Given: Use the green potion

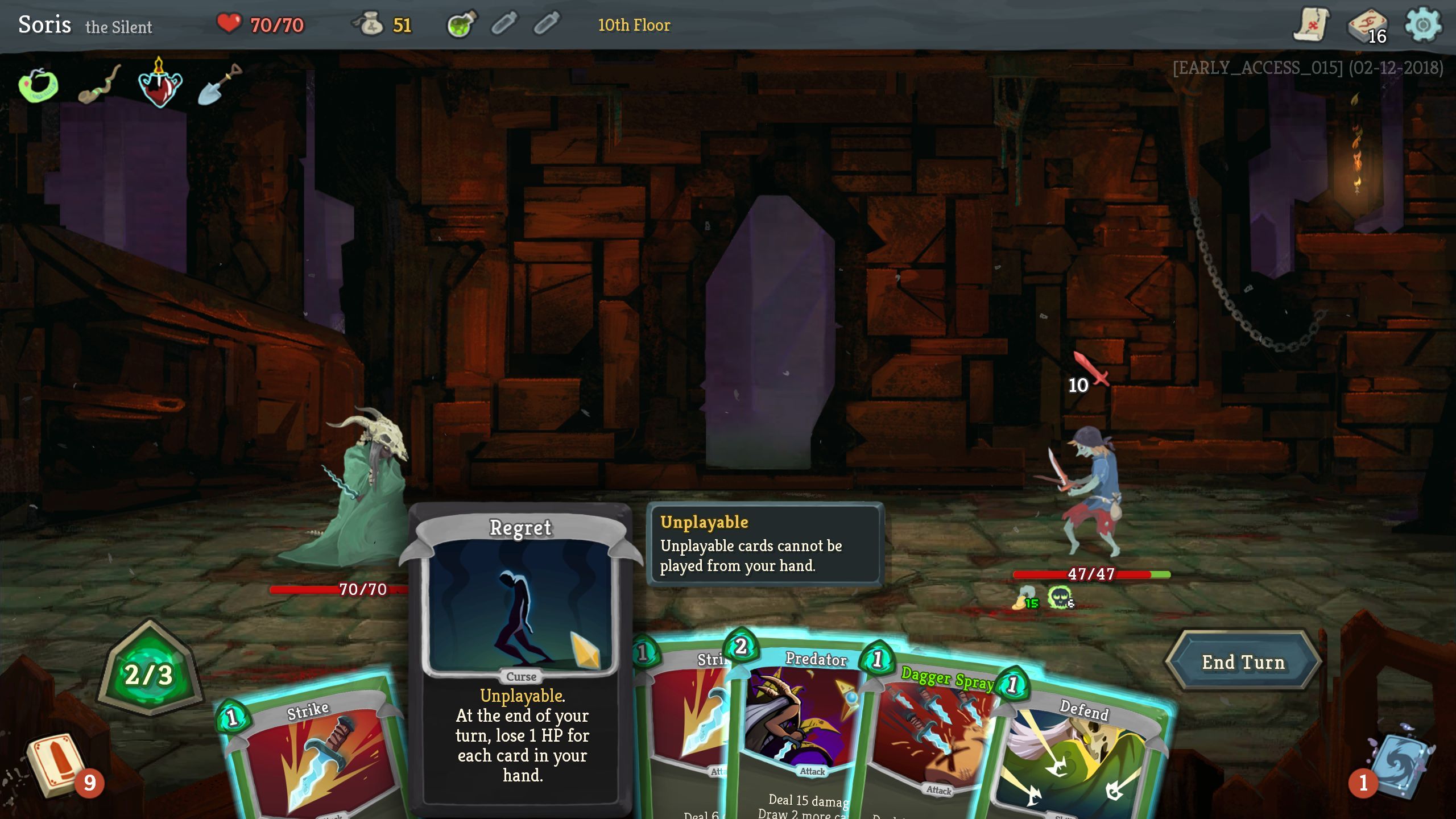Looking at the screenshot, I should coord(461,25).
